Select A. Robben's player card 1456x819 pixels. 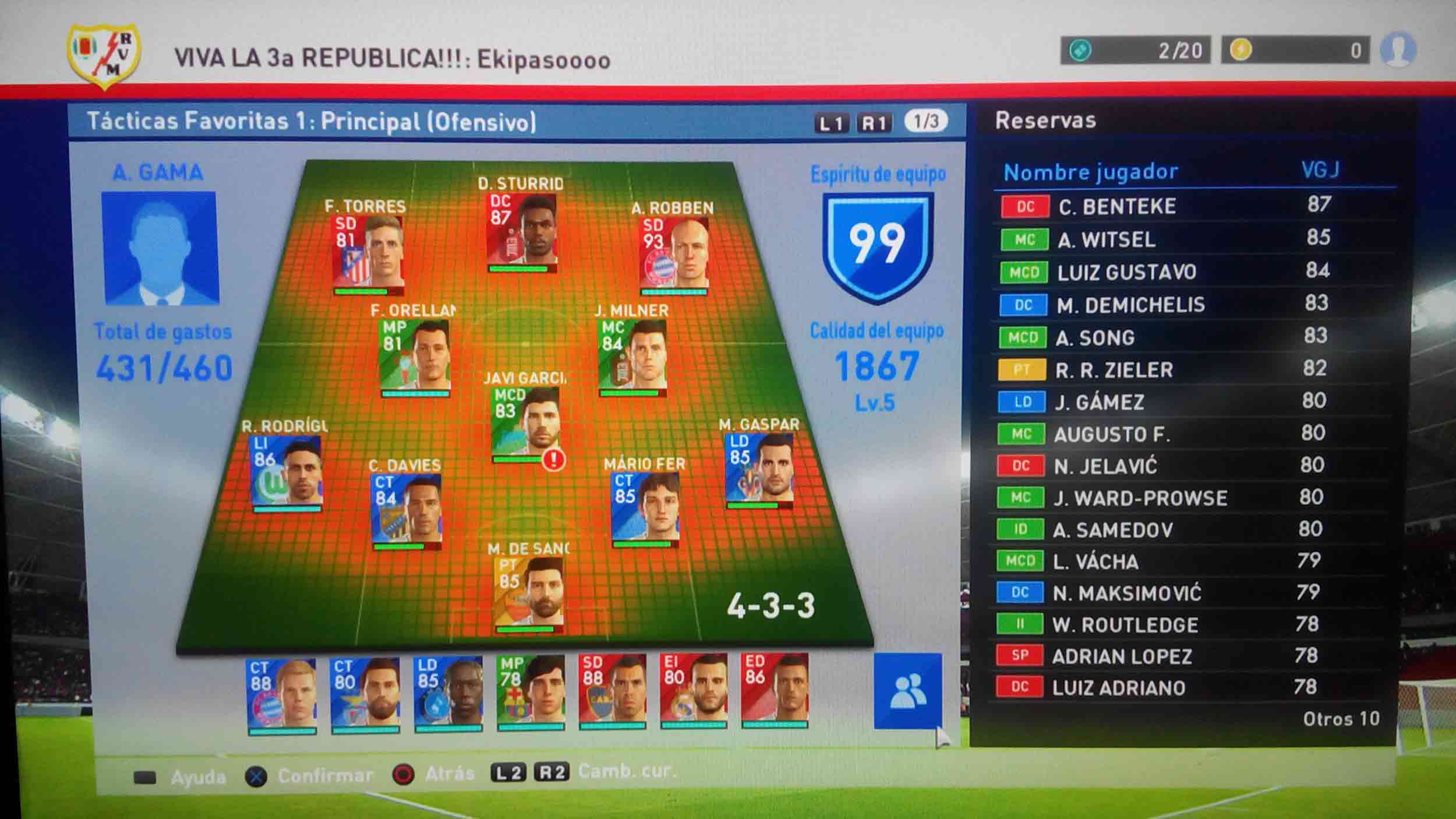pos(674,255)
